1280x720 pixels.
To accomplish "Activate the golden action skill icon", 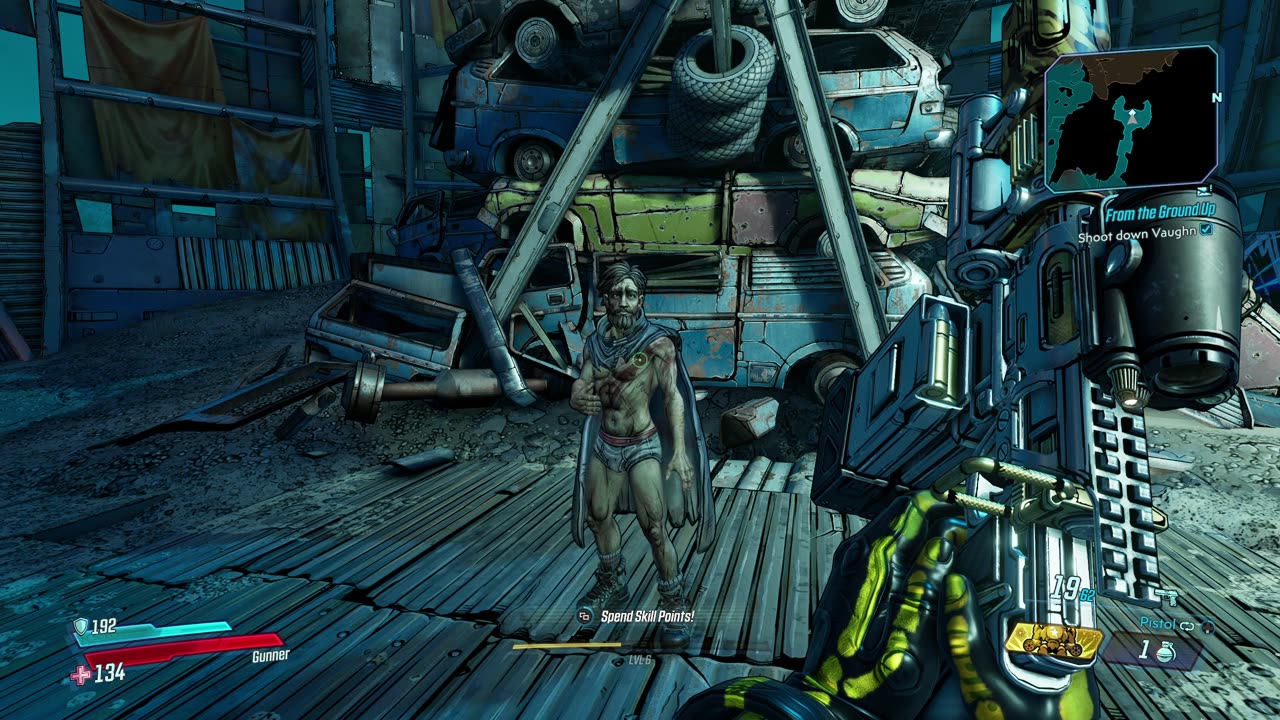I will 1054,641.
